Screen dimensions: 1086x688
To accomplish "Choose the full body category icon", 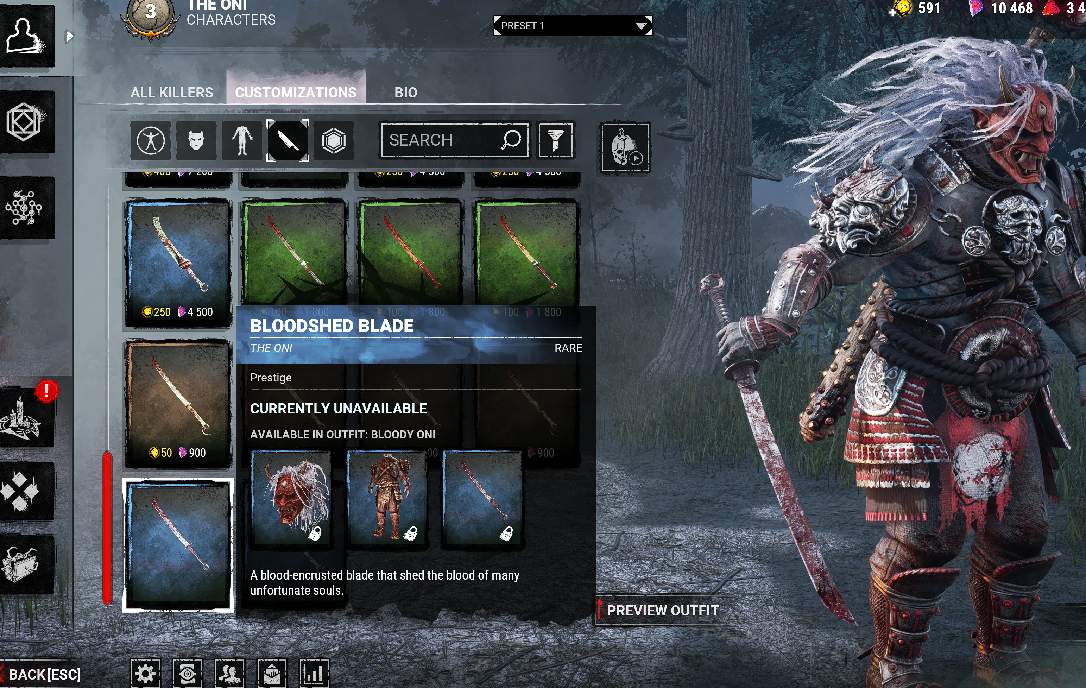I will point(241,142).
